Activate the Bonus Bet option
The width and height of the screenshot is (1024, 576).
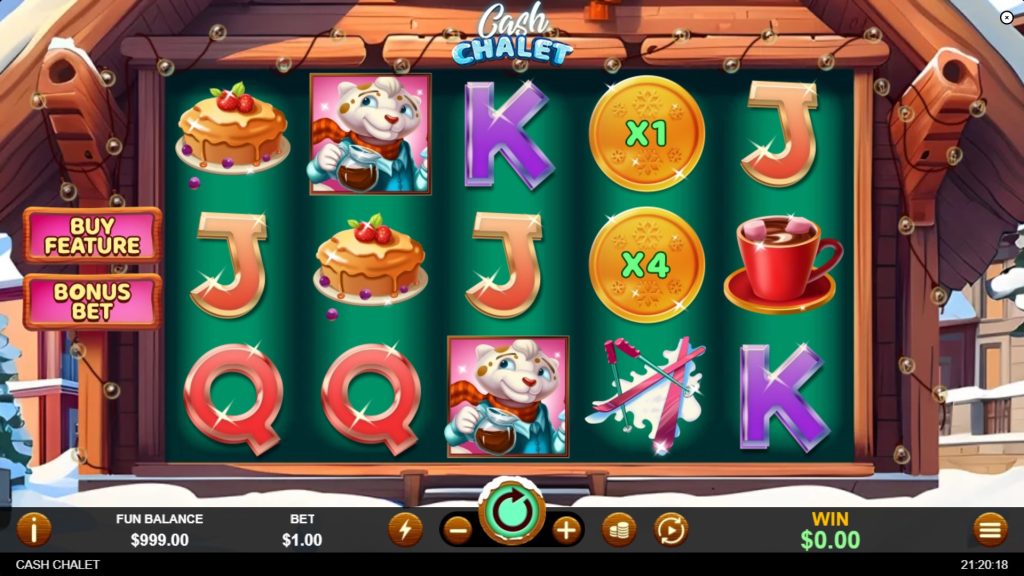pyautogui.click(x=92, y=301)
